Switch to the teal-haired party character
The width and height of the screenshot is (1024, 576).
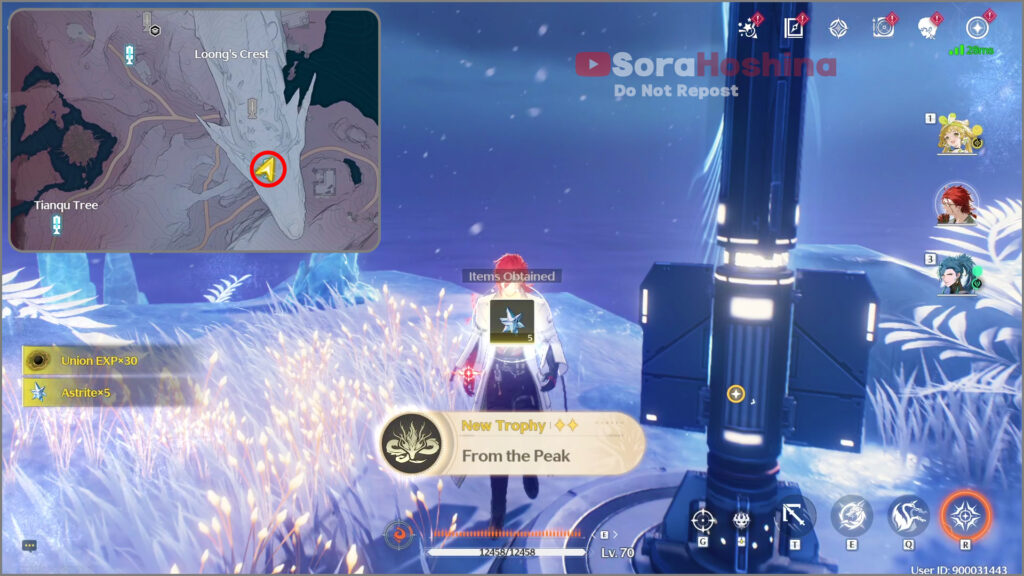(957, 275)
